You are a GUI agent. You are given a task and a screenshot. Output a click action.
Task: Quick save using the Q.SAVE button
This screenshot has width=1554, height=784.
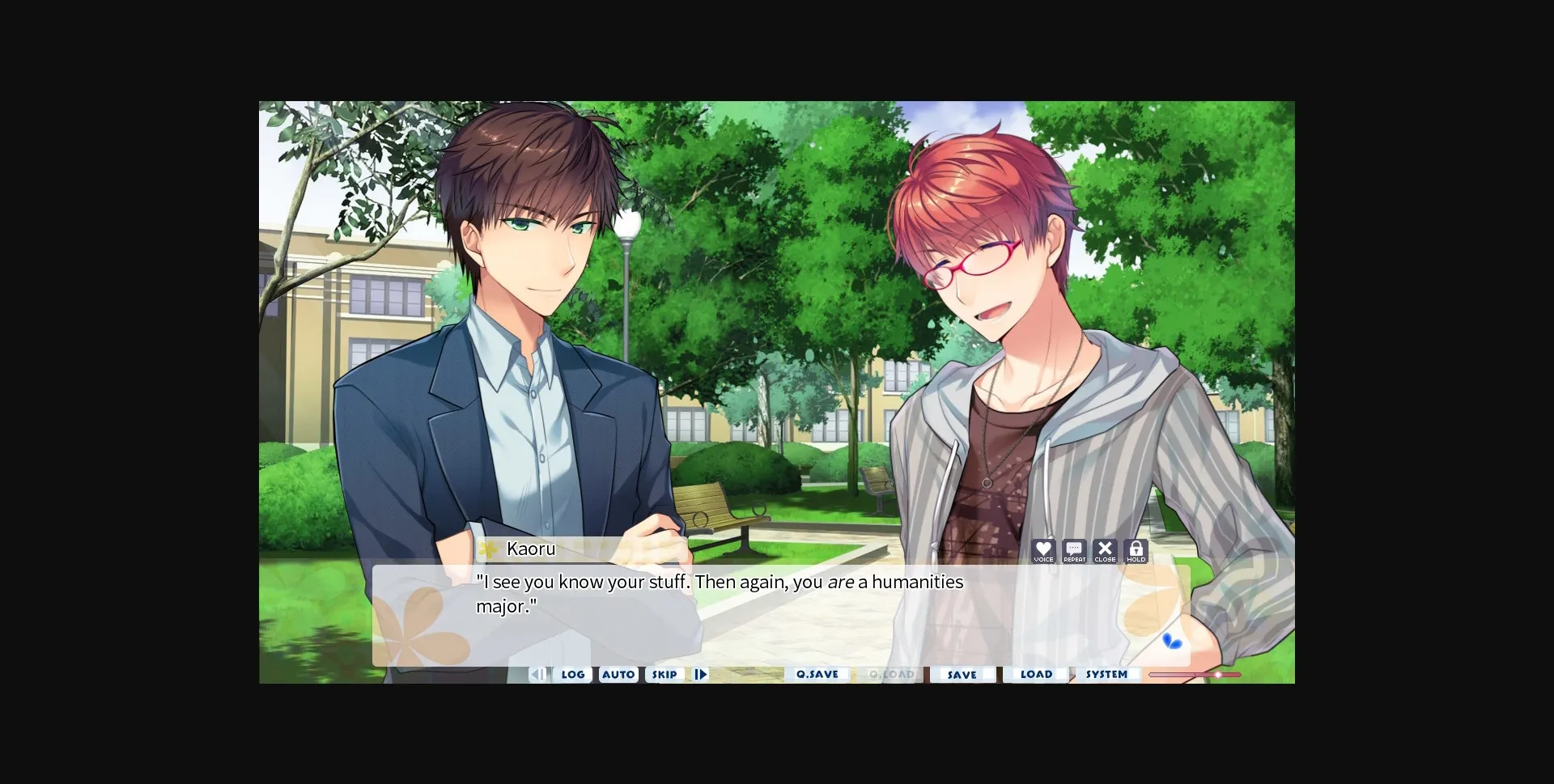[817, 674]
